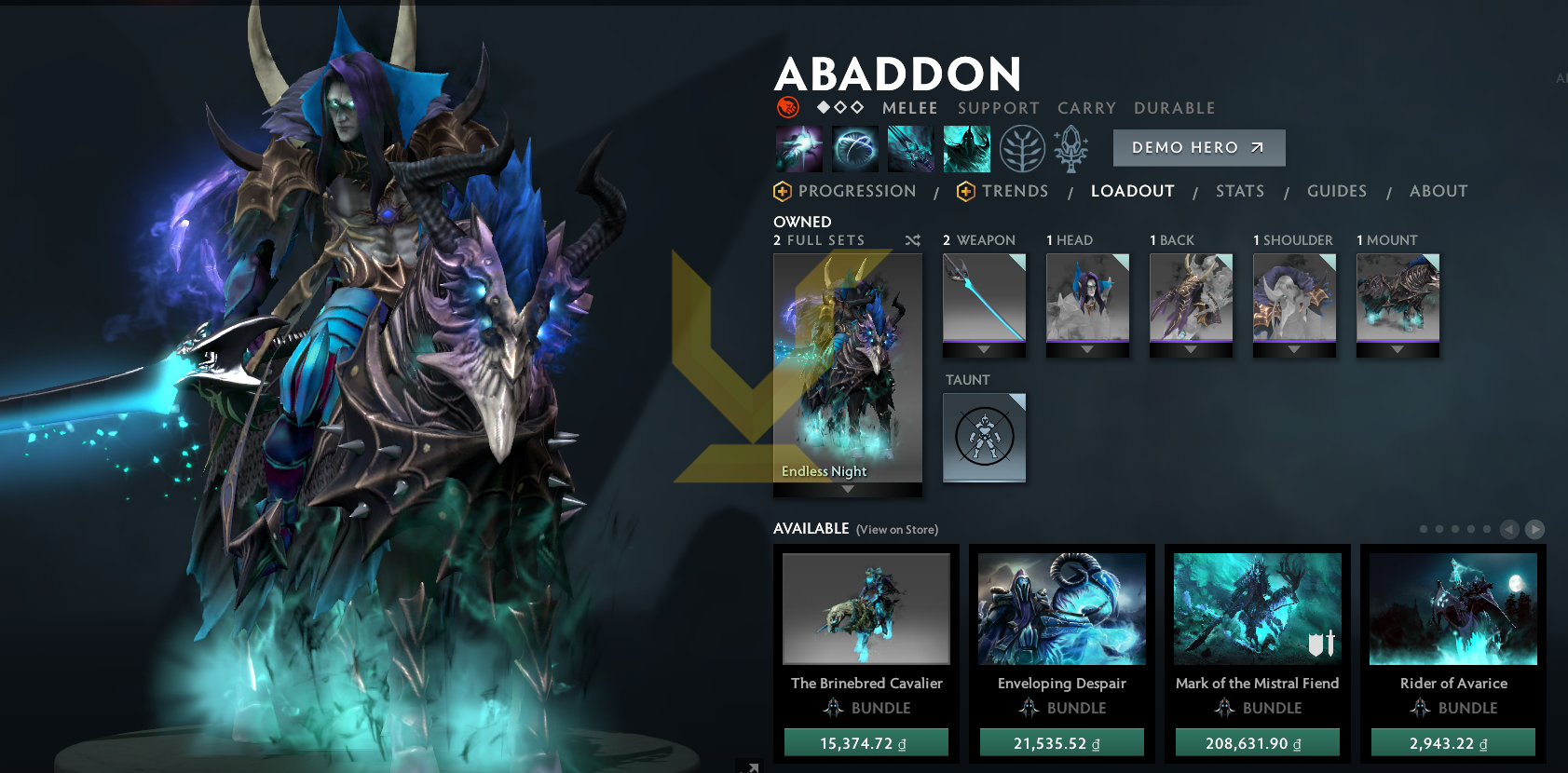This screenshot has height=773, width=1568.
Task: Click the next page arrow for available sets
Action: (1534, 528)
